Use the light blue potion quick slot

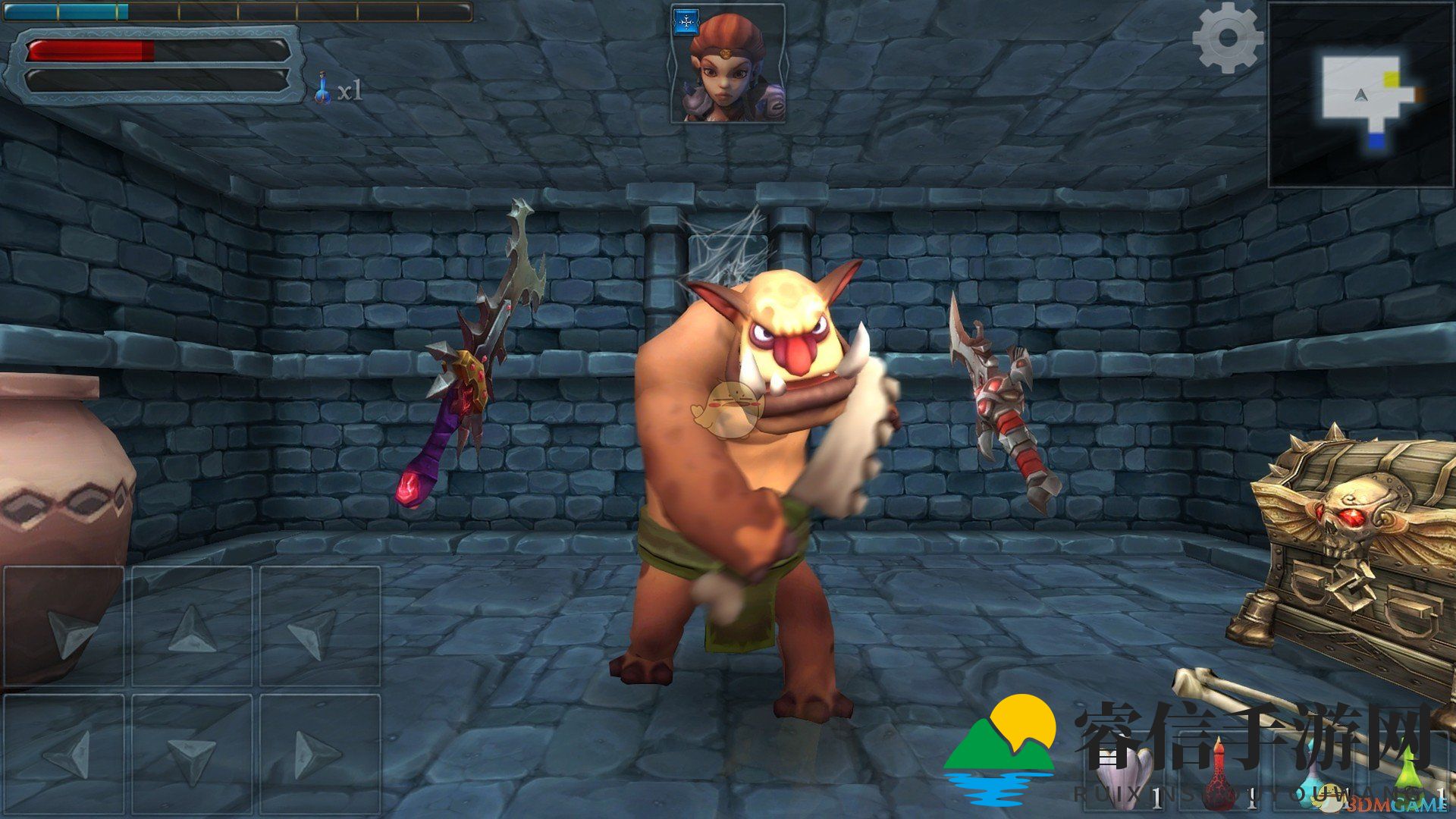(1316, 781)
